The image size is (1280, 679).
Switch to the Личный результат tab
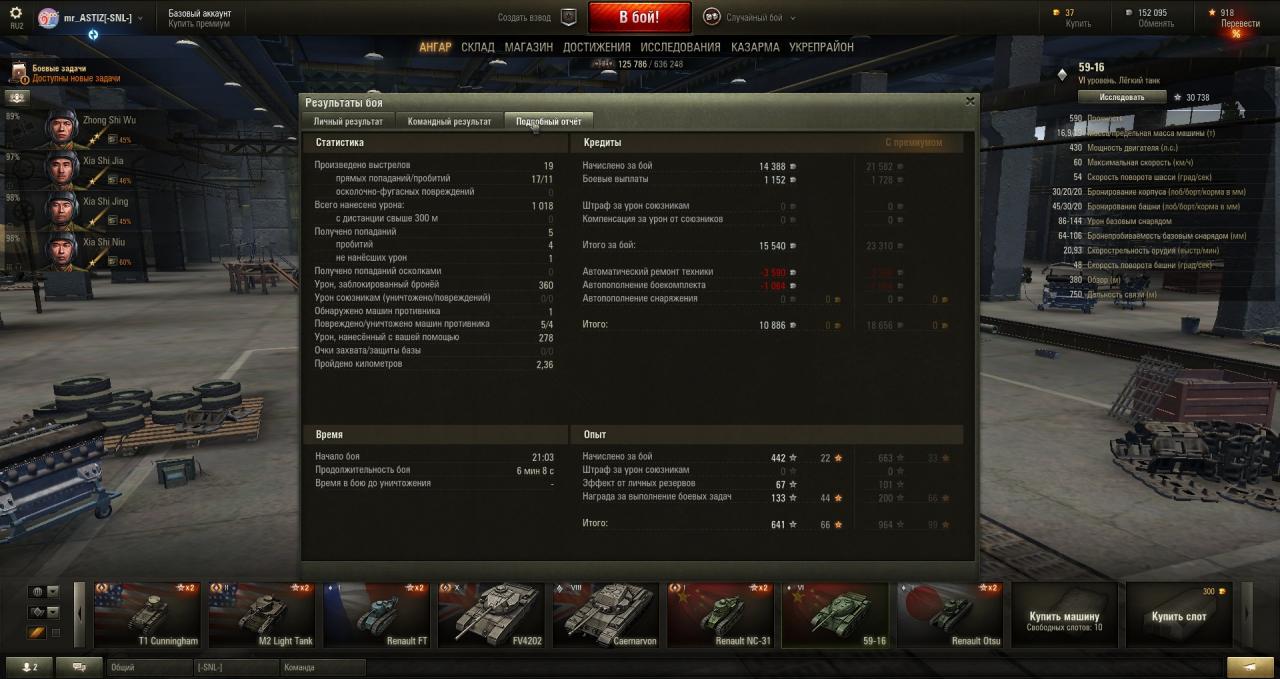click(x=348, y=121)
